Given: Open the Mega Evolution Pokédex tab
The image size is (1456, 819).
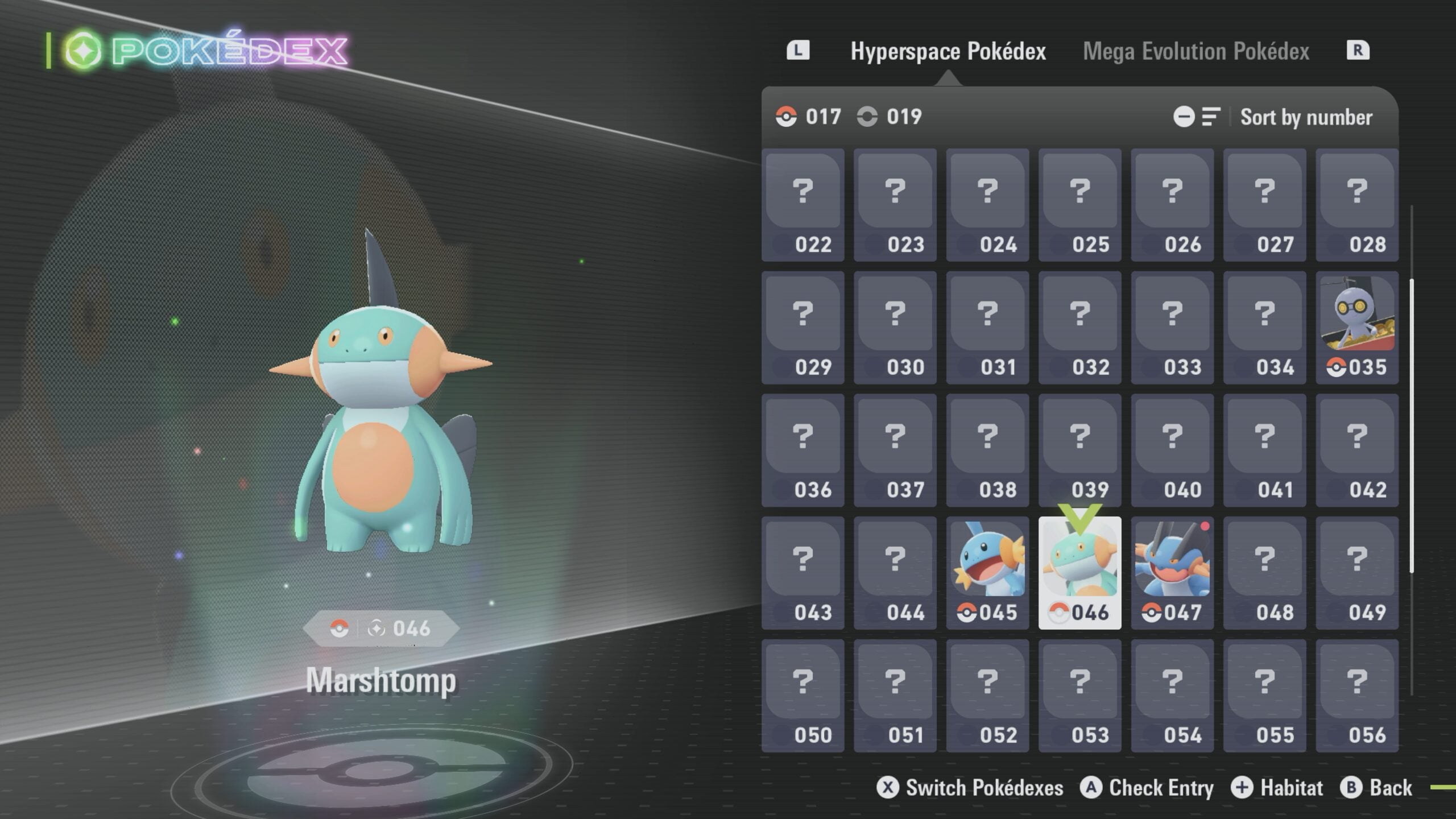Looking at the screenshot, I should coord(1196,51).
